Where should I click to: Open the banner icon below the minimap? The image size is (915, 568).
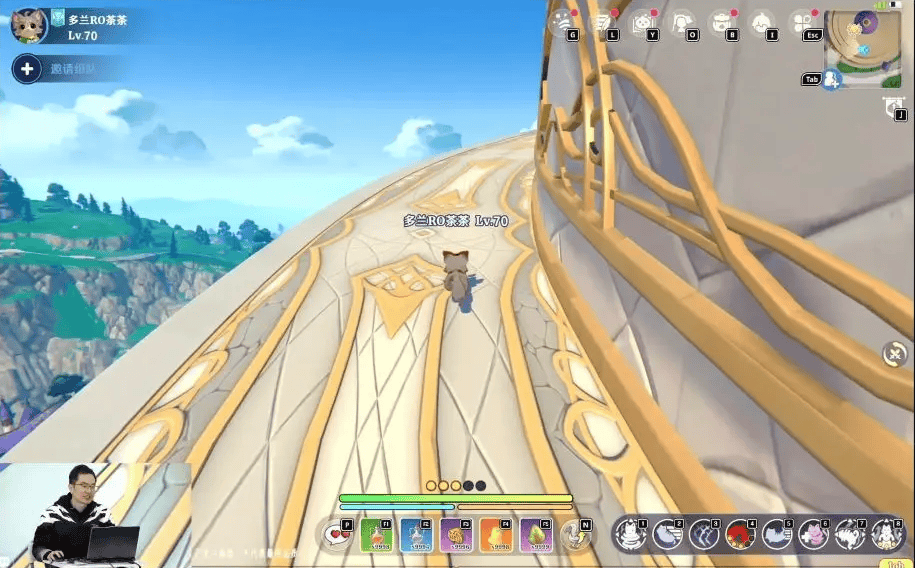pyautogui.click(x=893, y=108)
